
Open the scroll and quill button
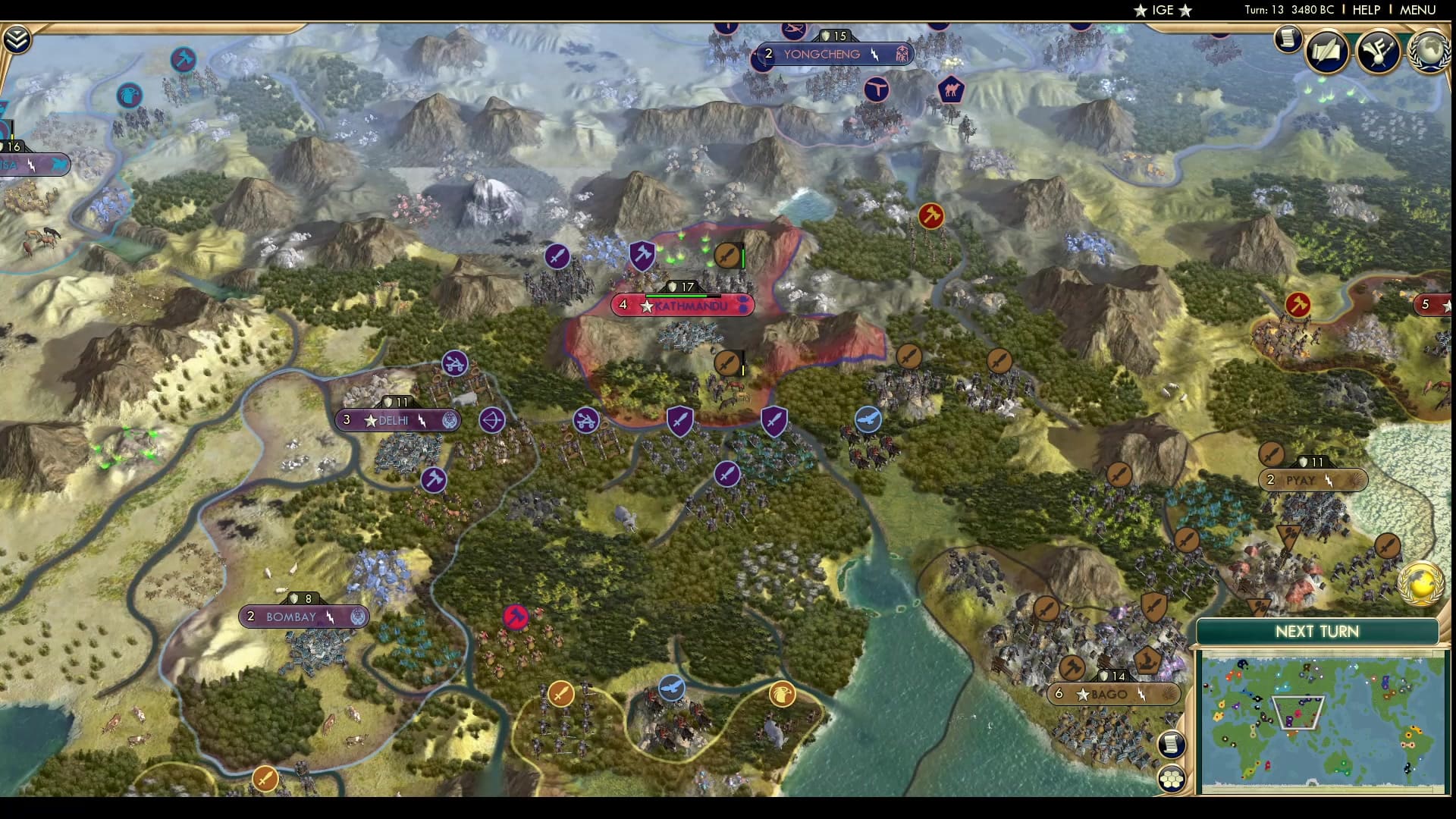click(1327, 51)
